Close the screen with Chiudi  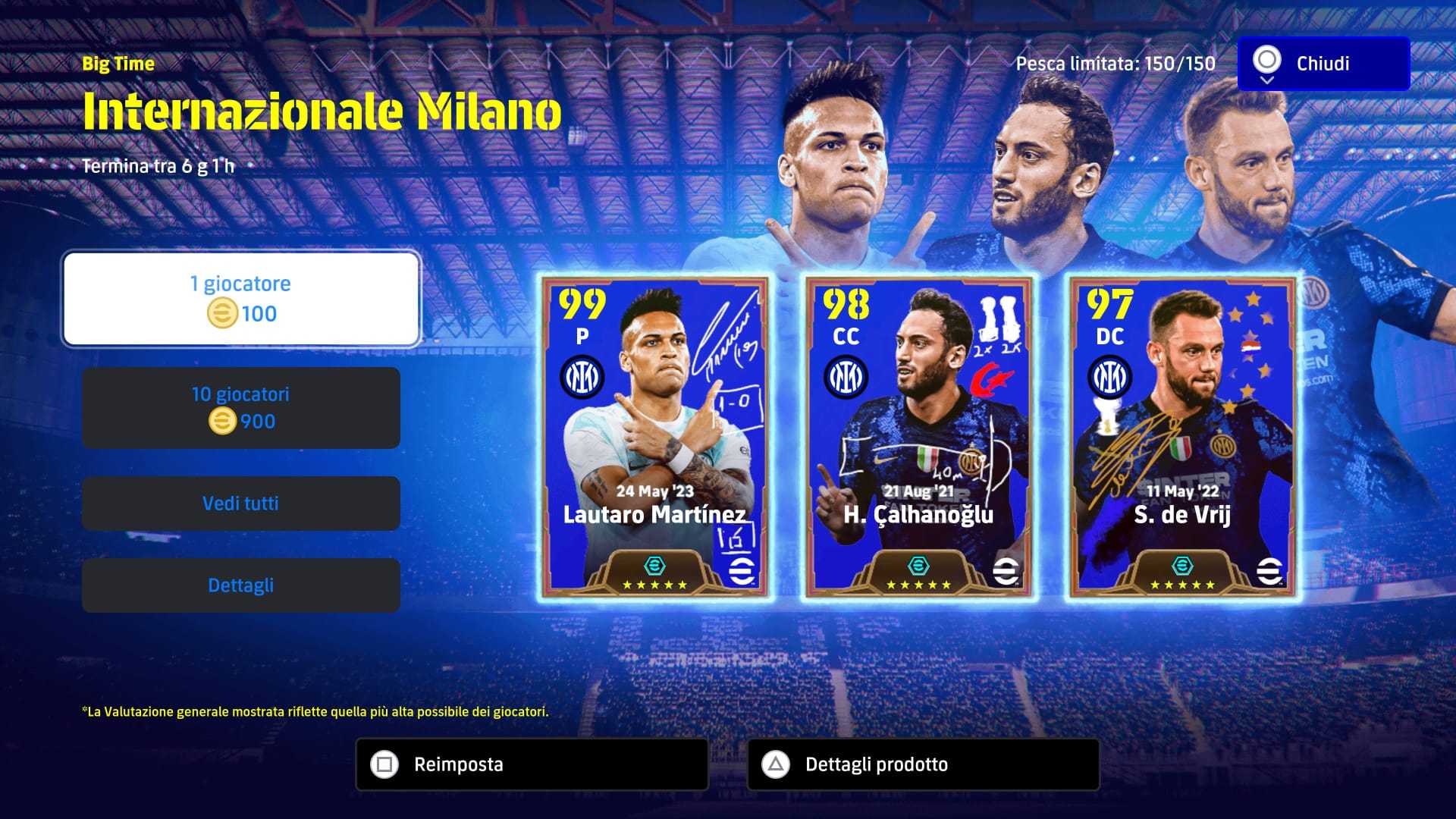[1323, 64]
